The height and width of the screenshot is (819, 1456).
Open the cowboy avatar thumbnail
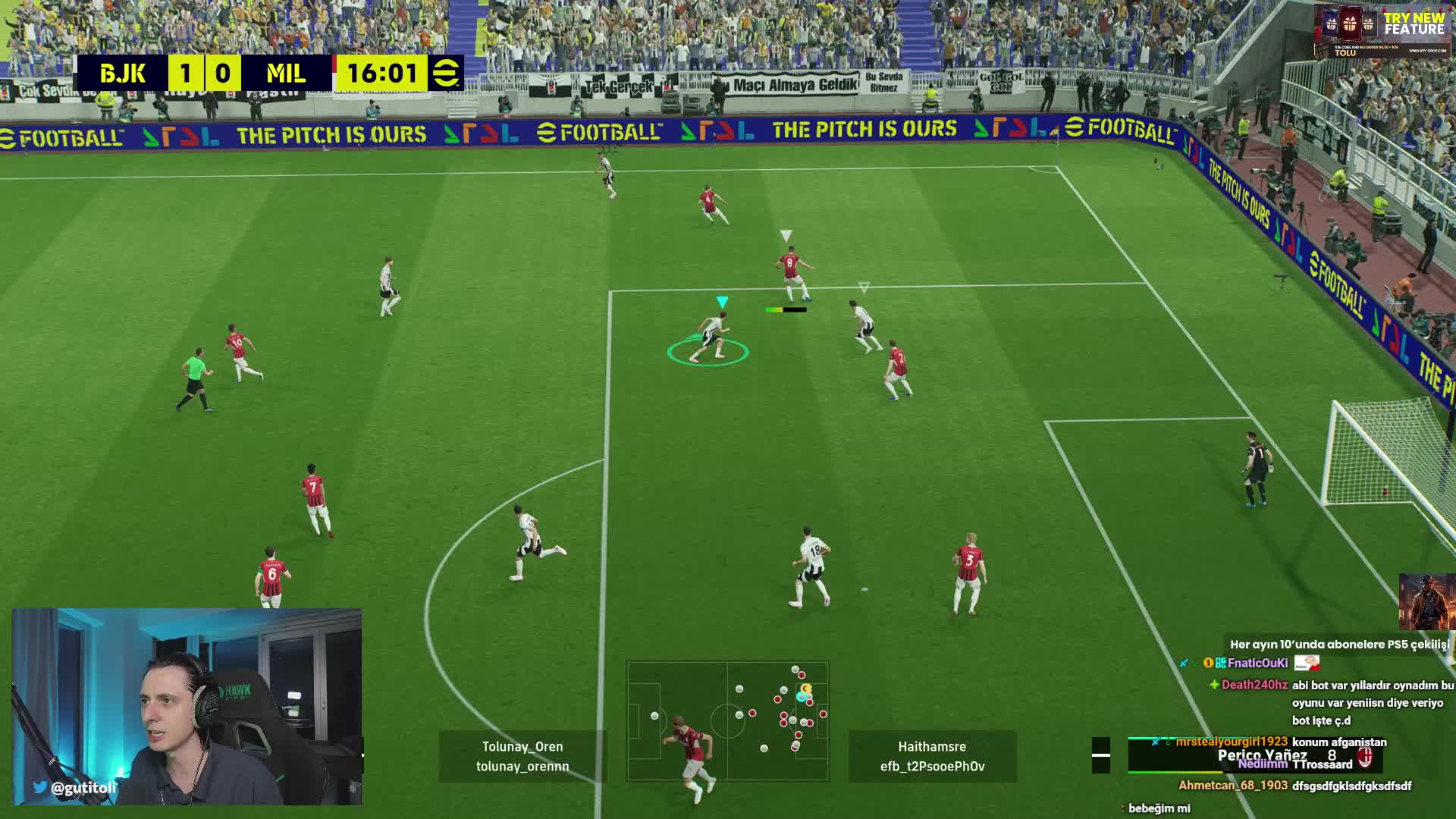1426,602
